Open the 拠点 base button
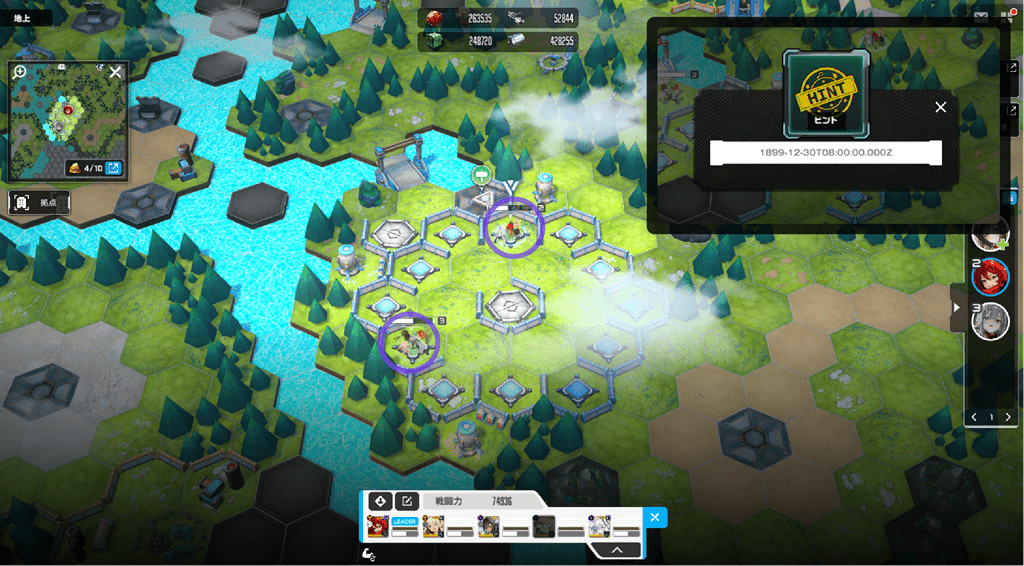 [x=40, y=202]
